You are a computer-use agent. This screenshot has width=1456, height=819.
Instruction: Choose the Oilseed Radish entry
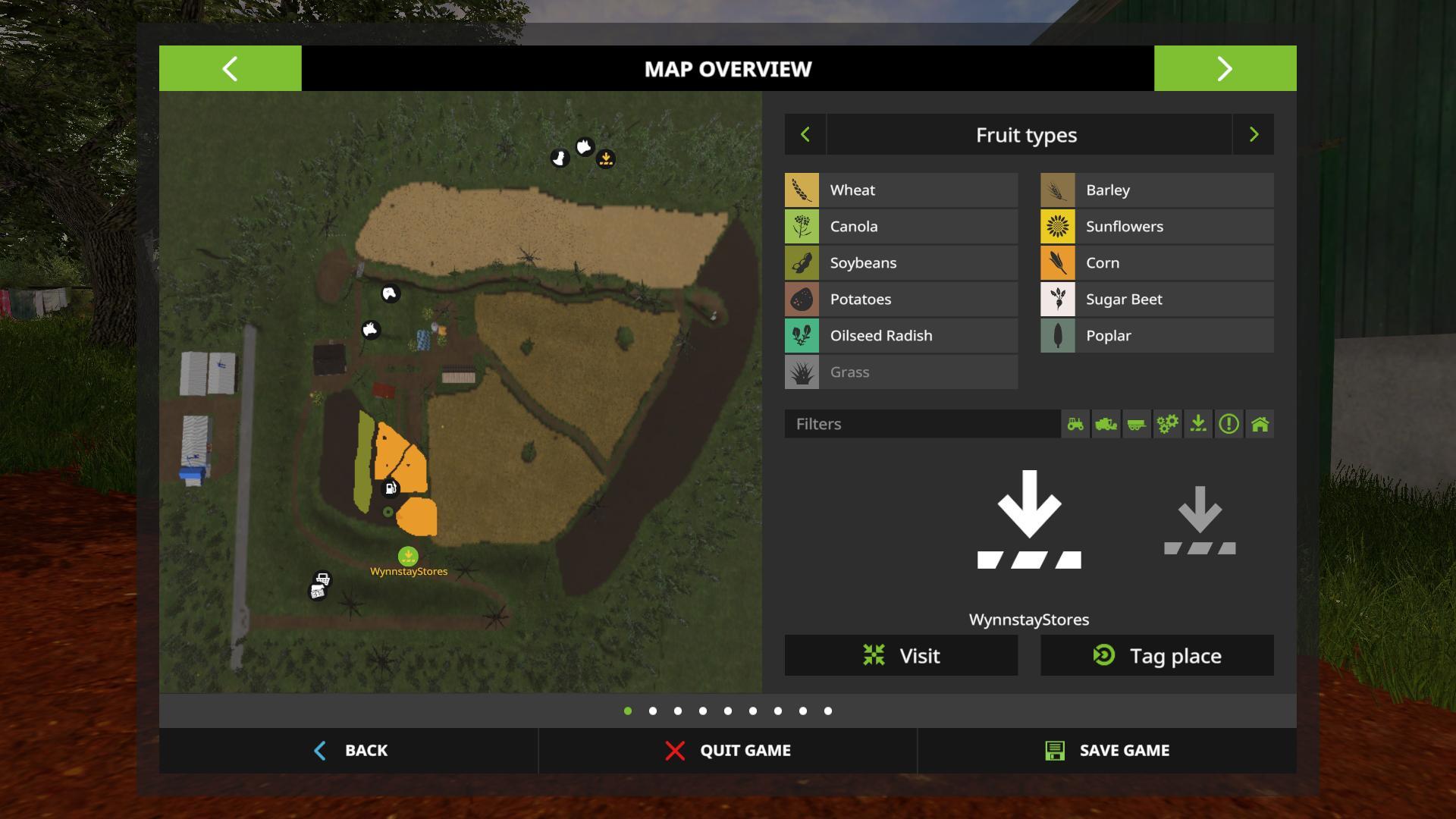(x=901, y=335)
